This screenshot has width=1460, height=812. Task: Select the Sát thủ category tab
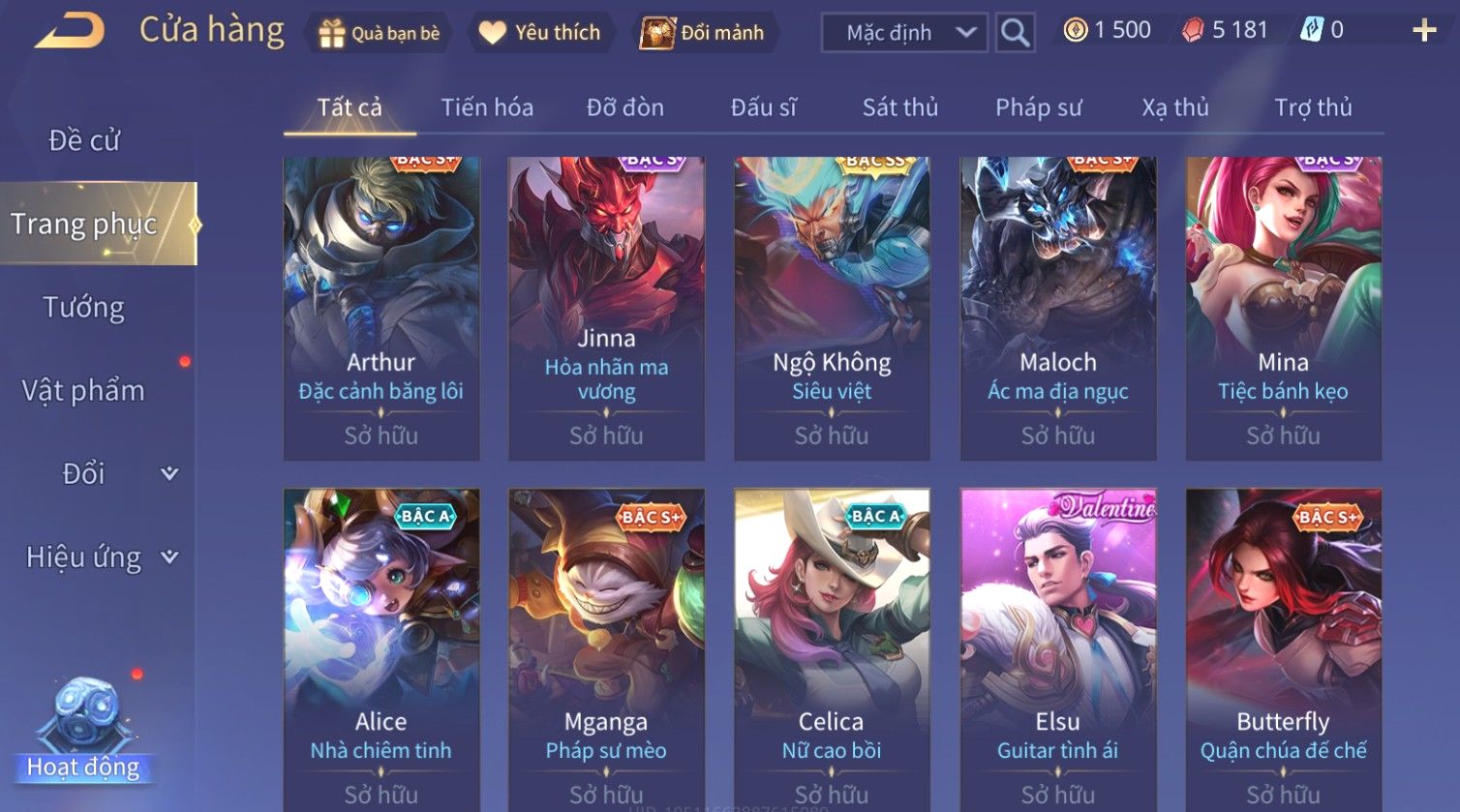(x=900, y=107)
